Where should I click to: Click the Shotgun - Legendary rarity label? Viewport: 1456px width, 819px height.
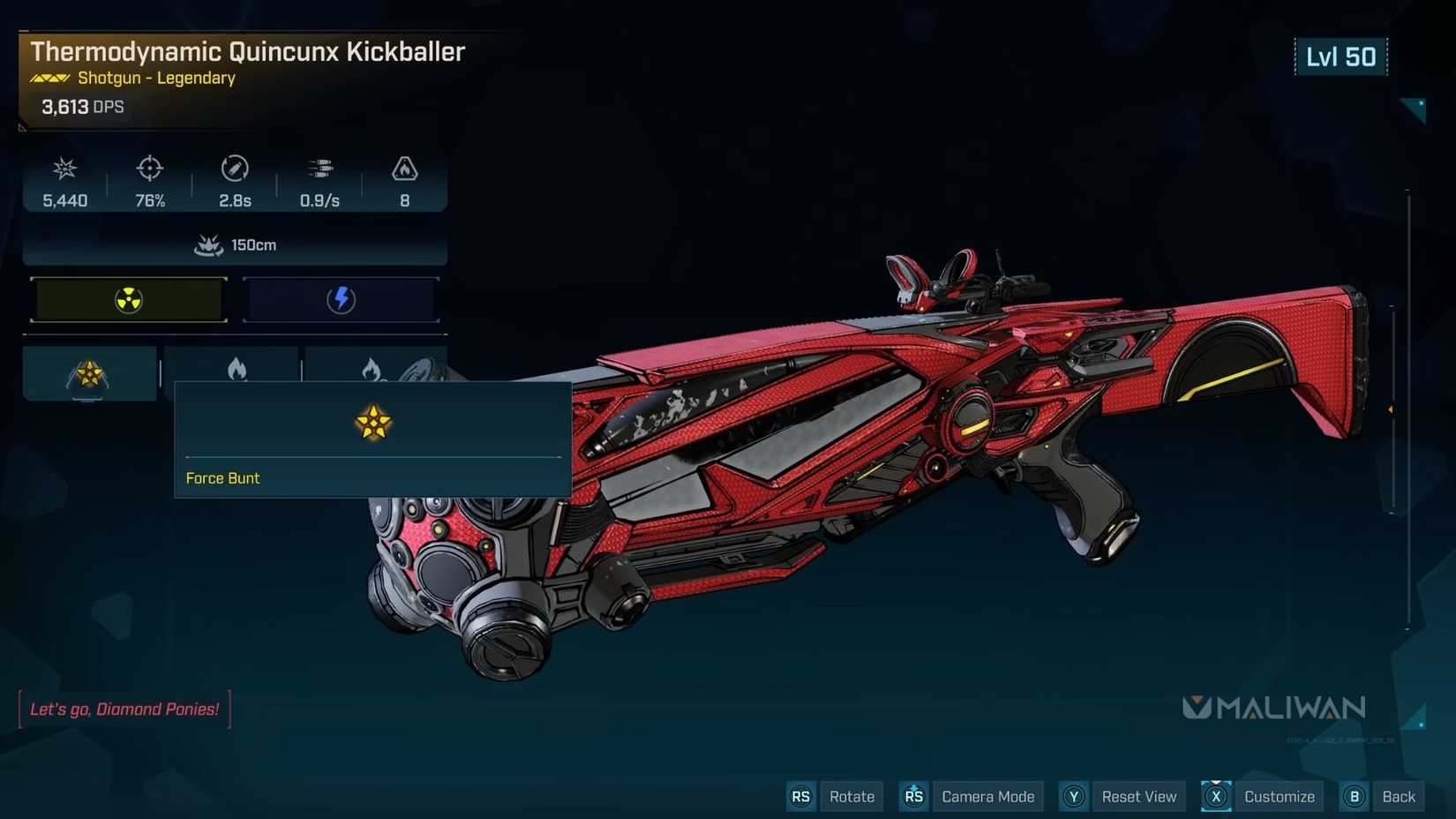tap(154, 78)
